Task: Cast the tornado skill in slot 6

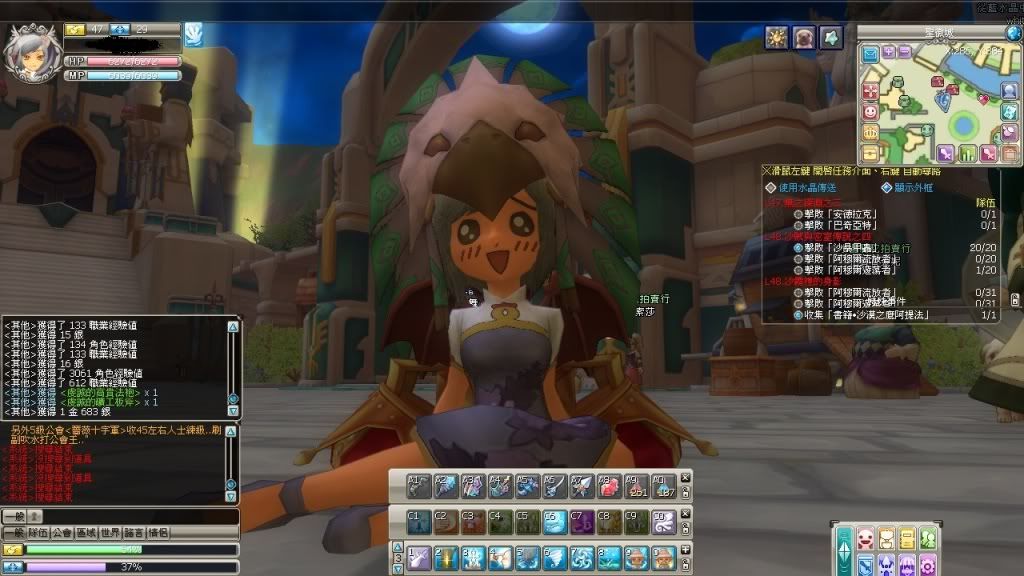Action: [x=554, y=558]
